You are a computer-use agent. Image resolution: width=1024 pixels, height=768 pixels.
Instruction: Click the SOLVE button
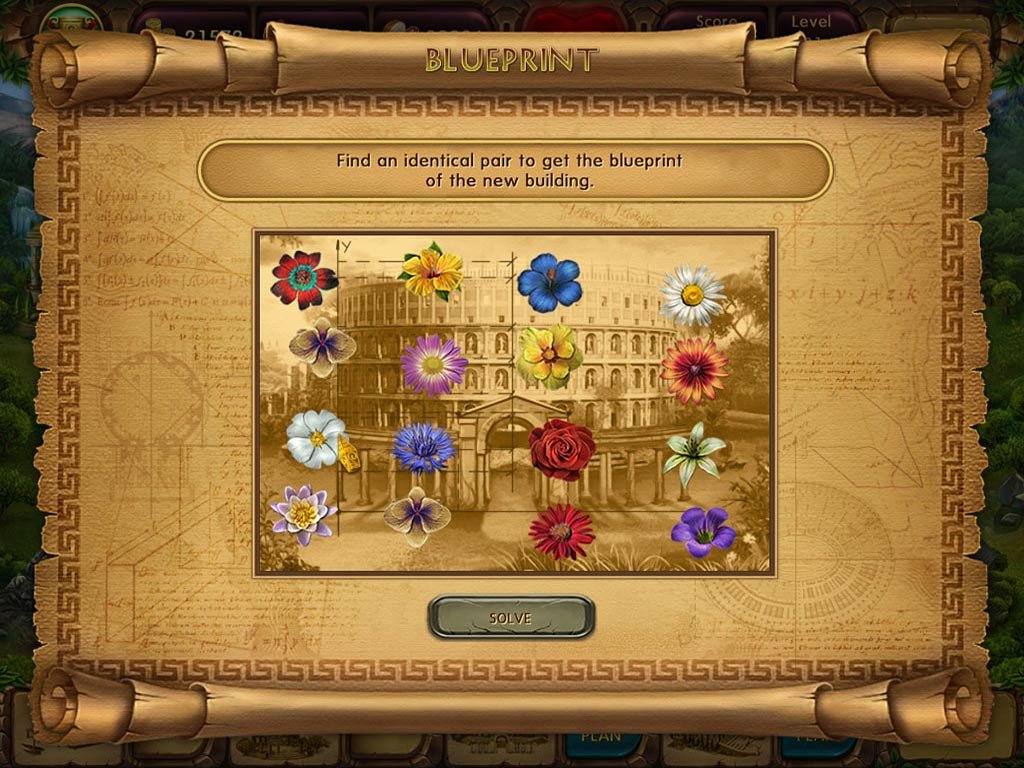[511, 617]
